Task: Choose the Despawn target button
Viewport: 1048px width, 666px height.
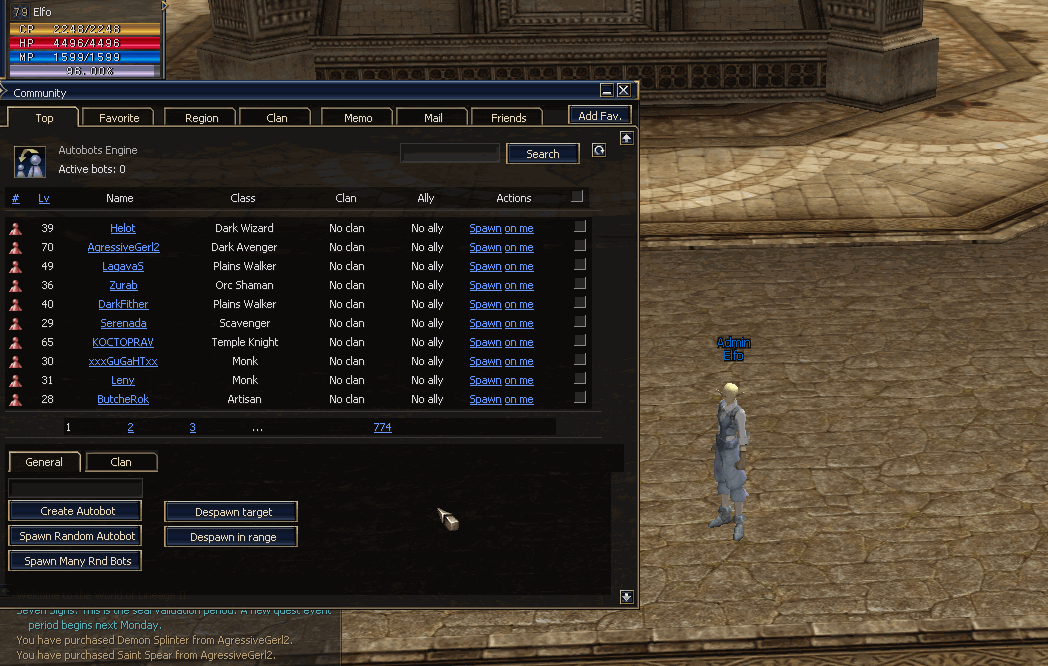Action: coord(232,512)
